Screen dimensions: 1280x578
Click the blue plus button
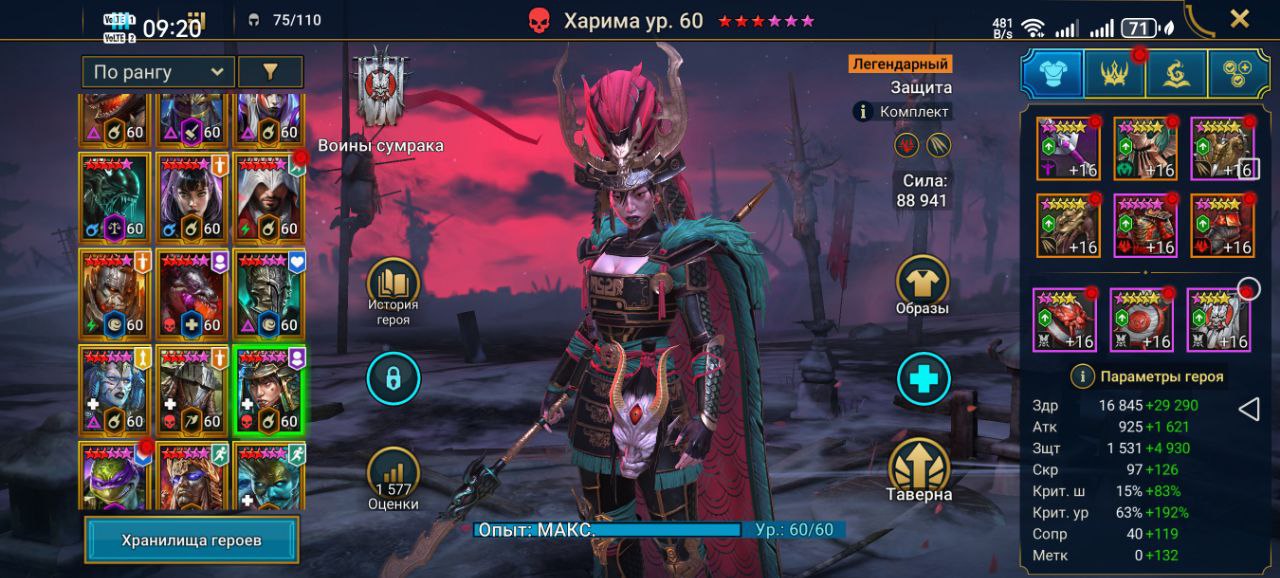point(921,379)
